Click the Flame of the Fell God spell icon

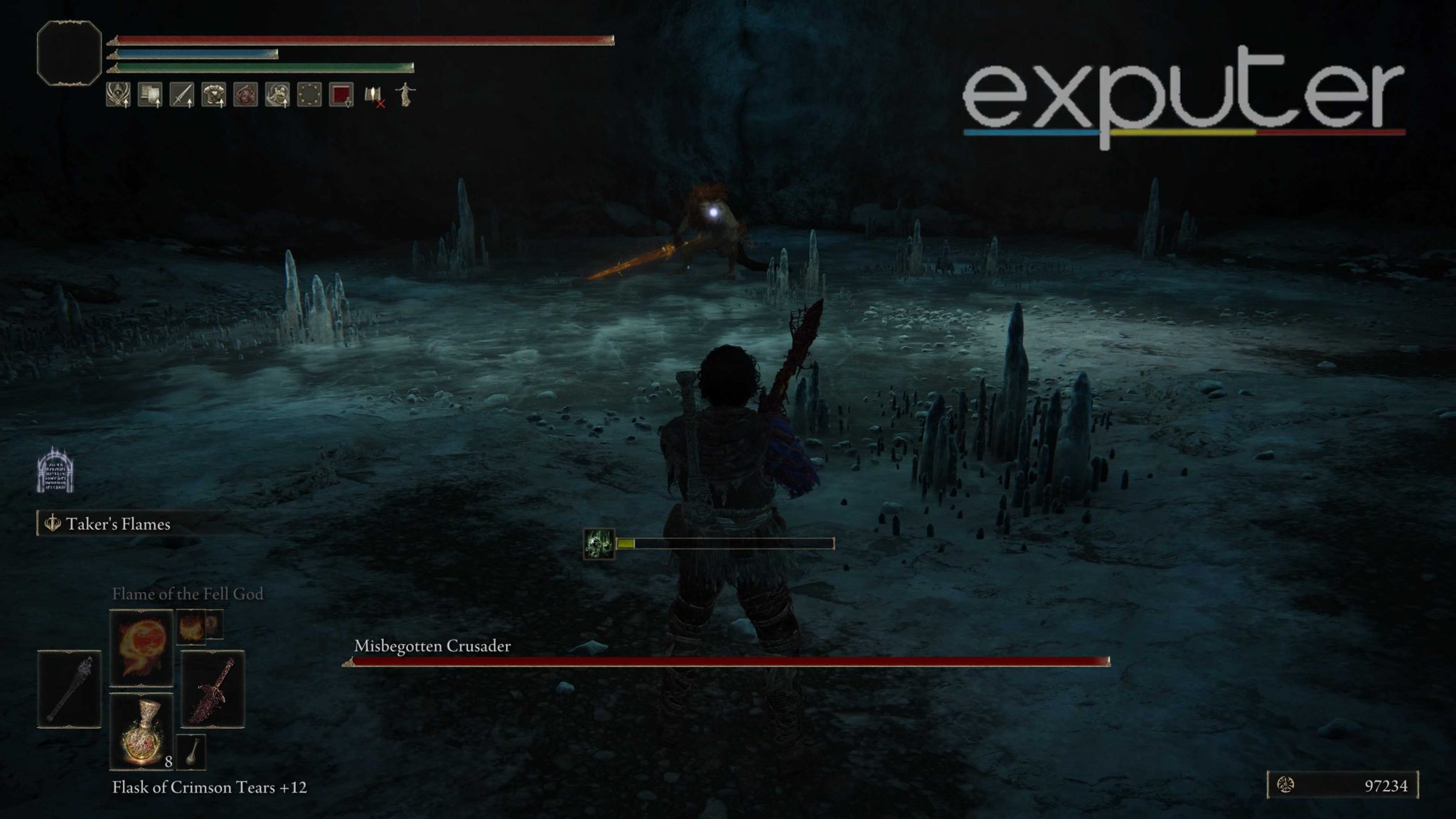140,648
